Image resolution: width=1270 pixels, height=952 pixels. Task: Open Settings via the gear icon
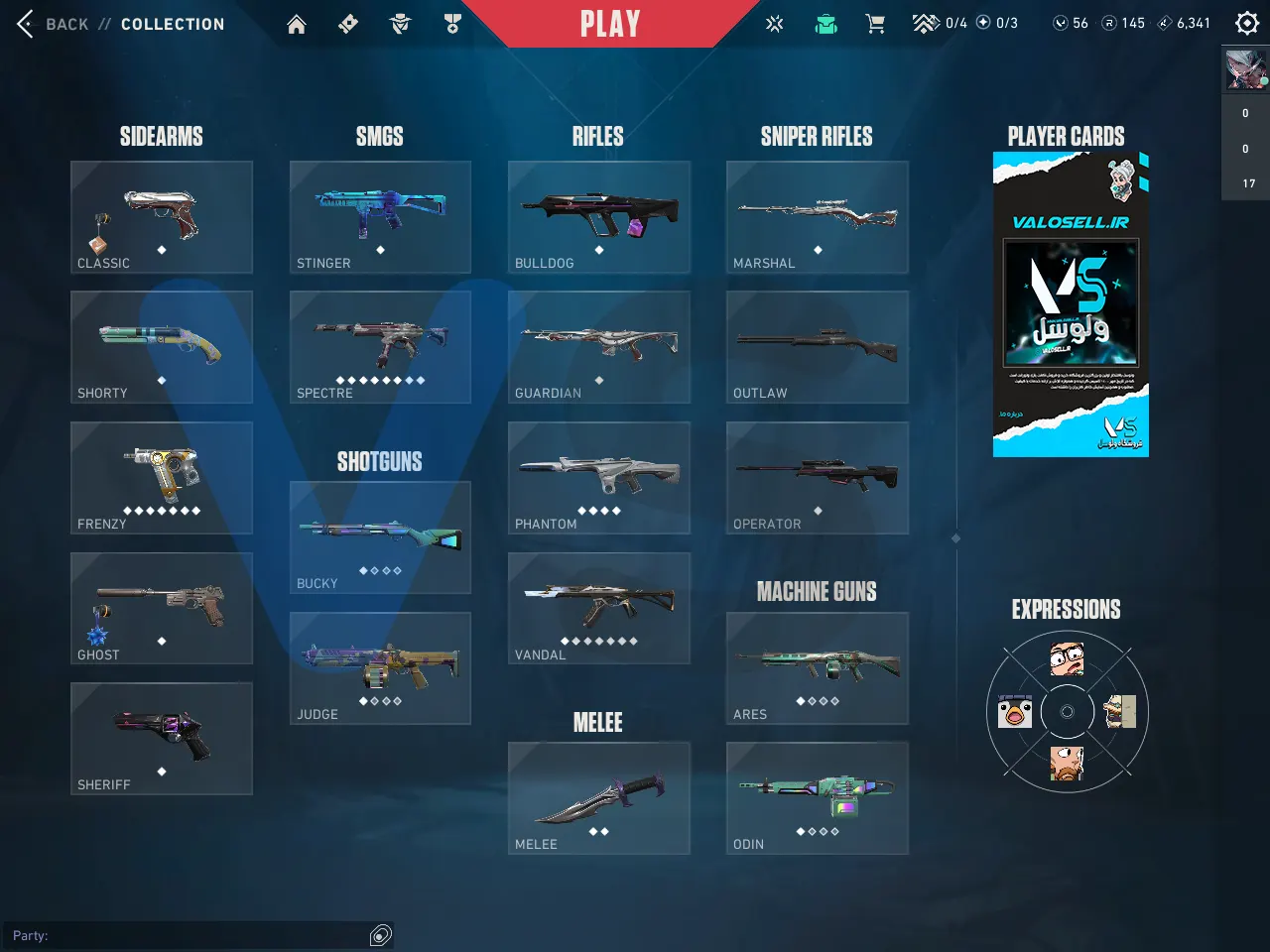coord(1246,22)
